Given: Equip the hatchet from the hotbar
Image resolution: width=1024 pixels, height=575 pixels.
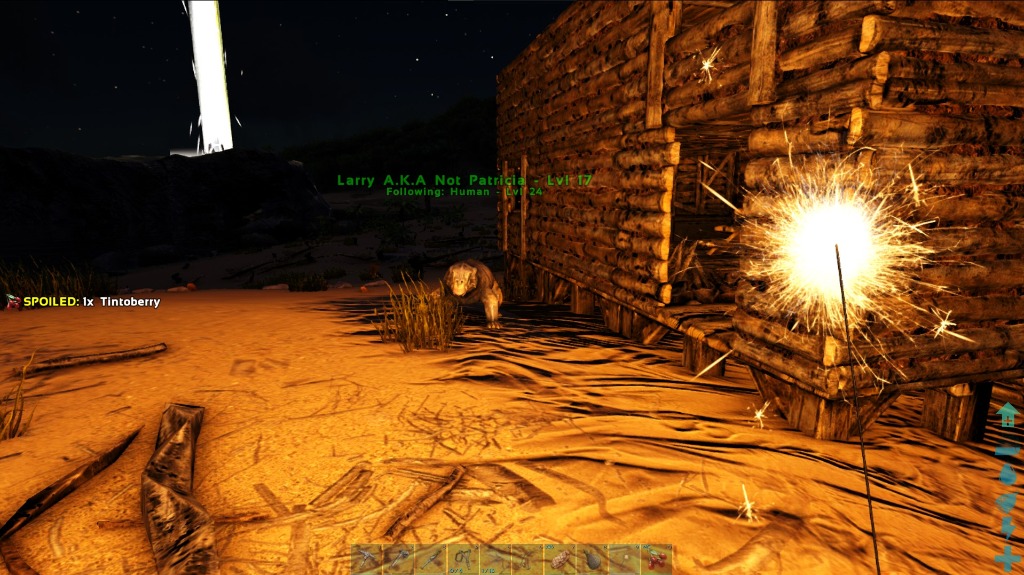Looking at the screenshot, I should tap(399, 559).
